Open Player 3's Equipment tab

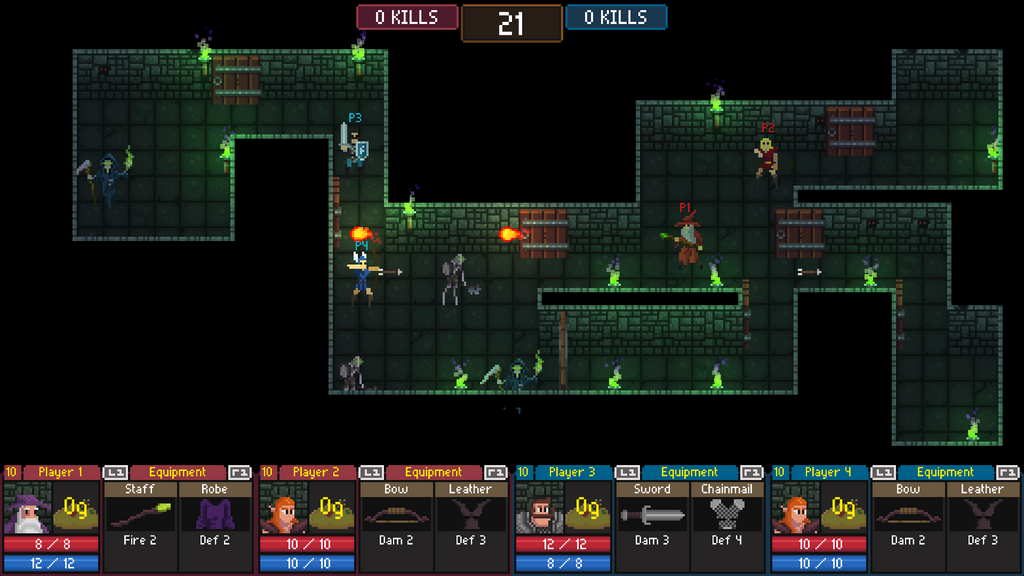tap(689, 472)
